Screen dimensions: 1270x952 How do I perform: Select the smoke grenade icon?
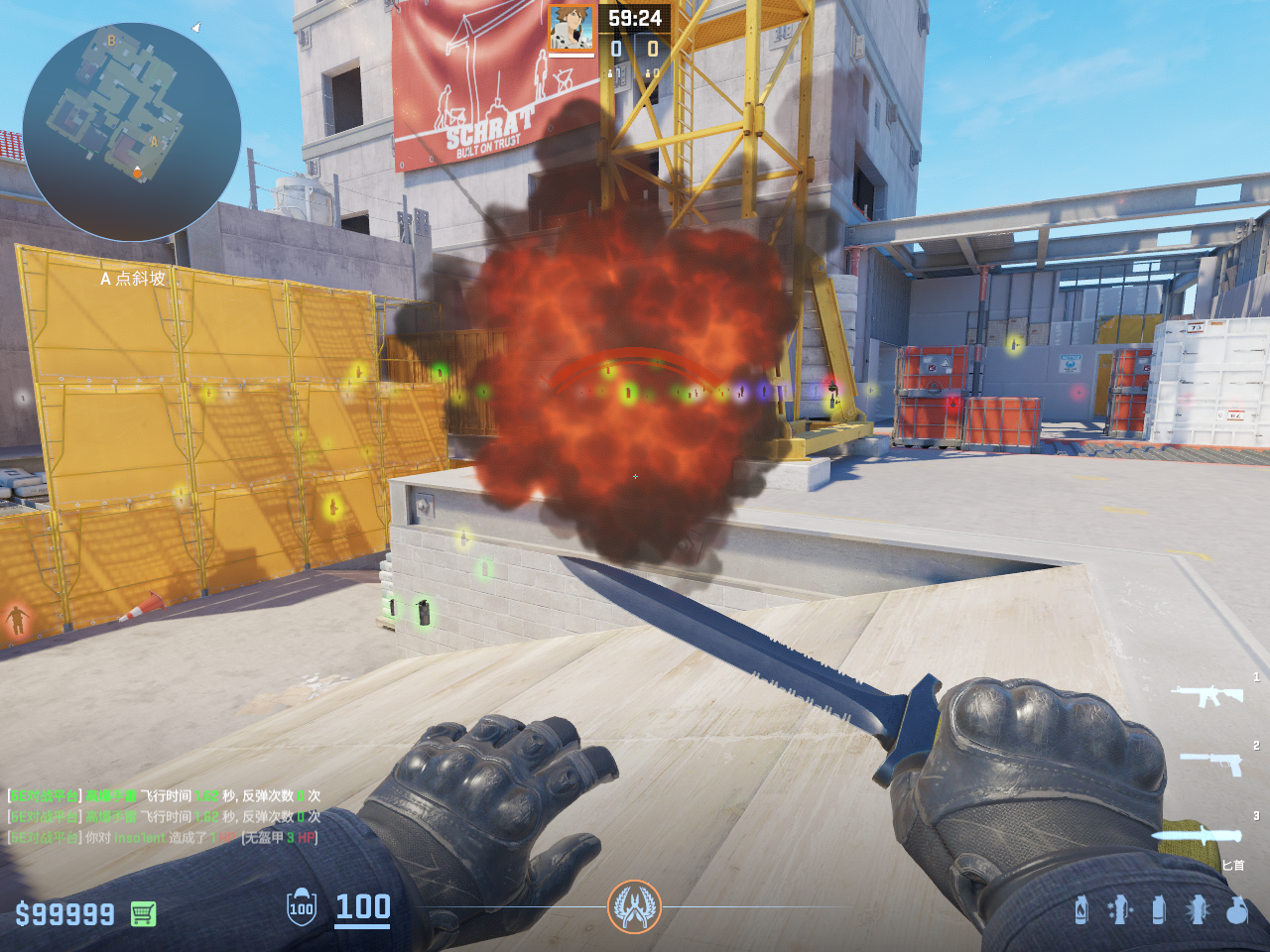tap(1158, 909)
